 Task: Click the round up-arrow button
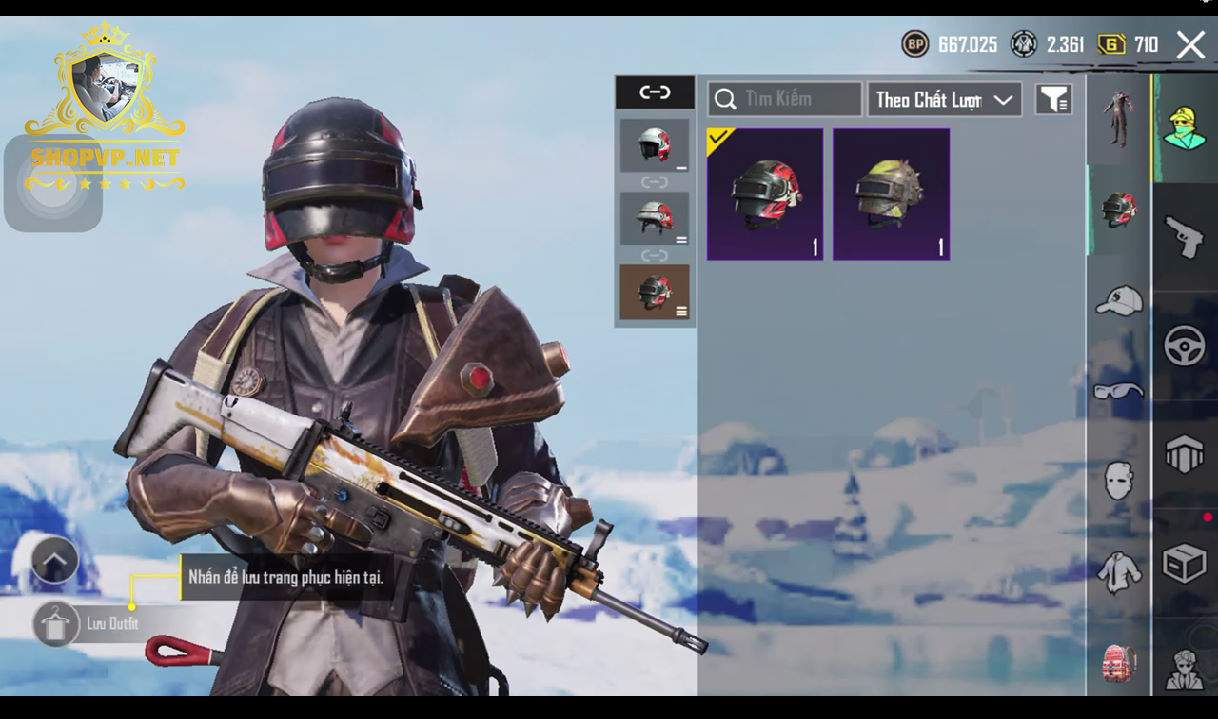[x=55, y=560]
